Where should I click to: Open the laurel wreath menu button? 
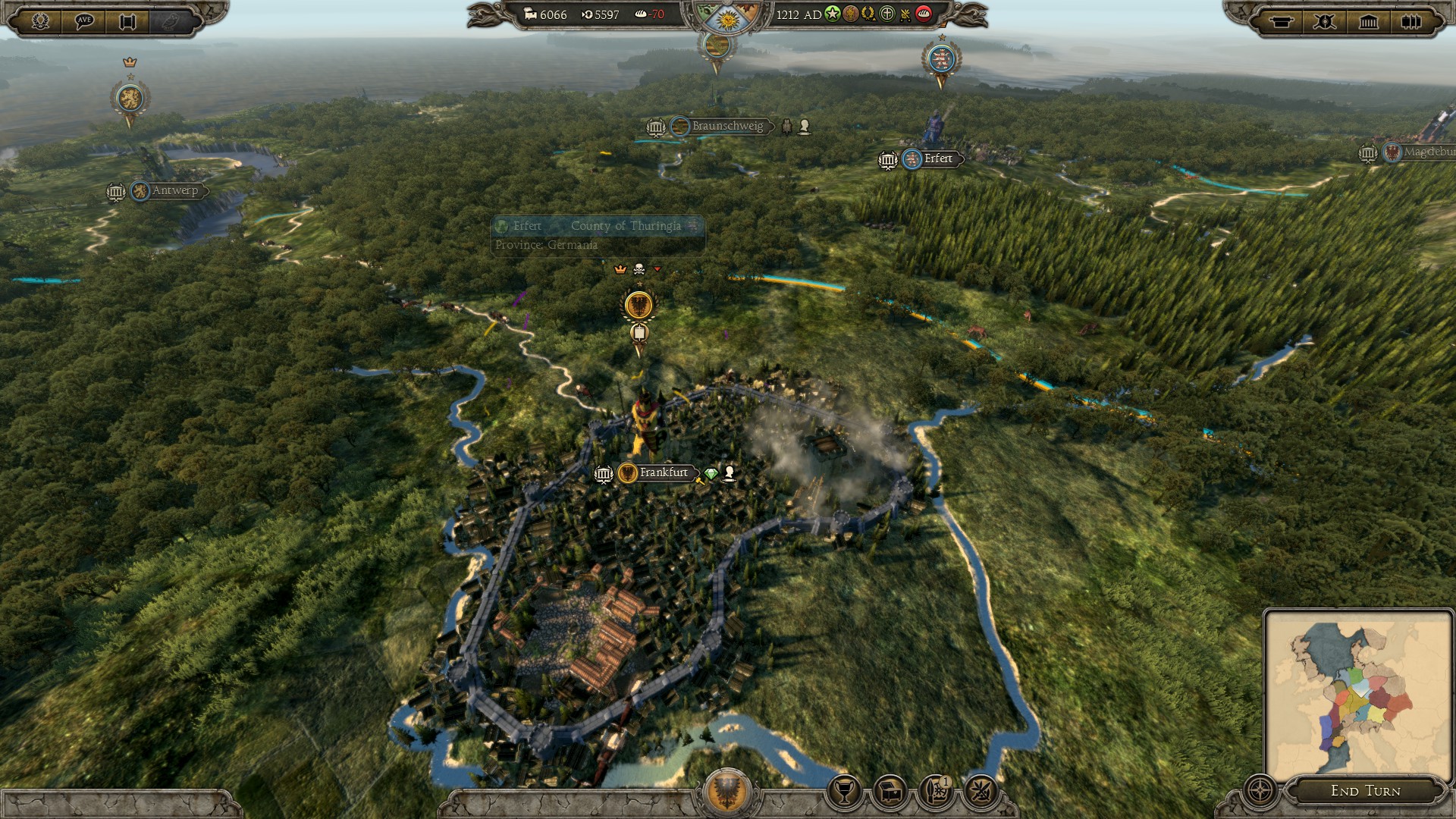tap(41, 20)
